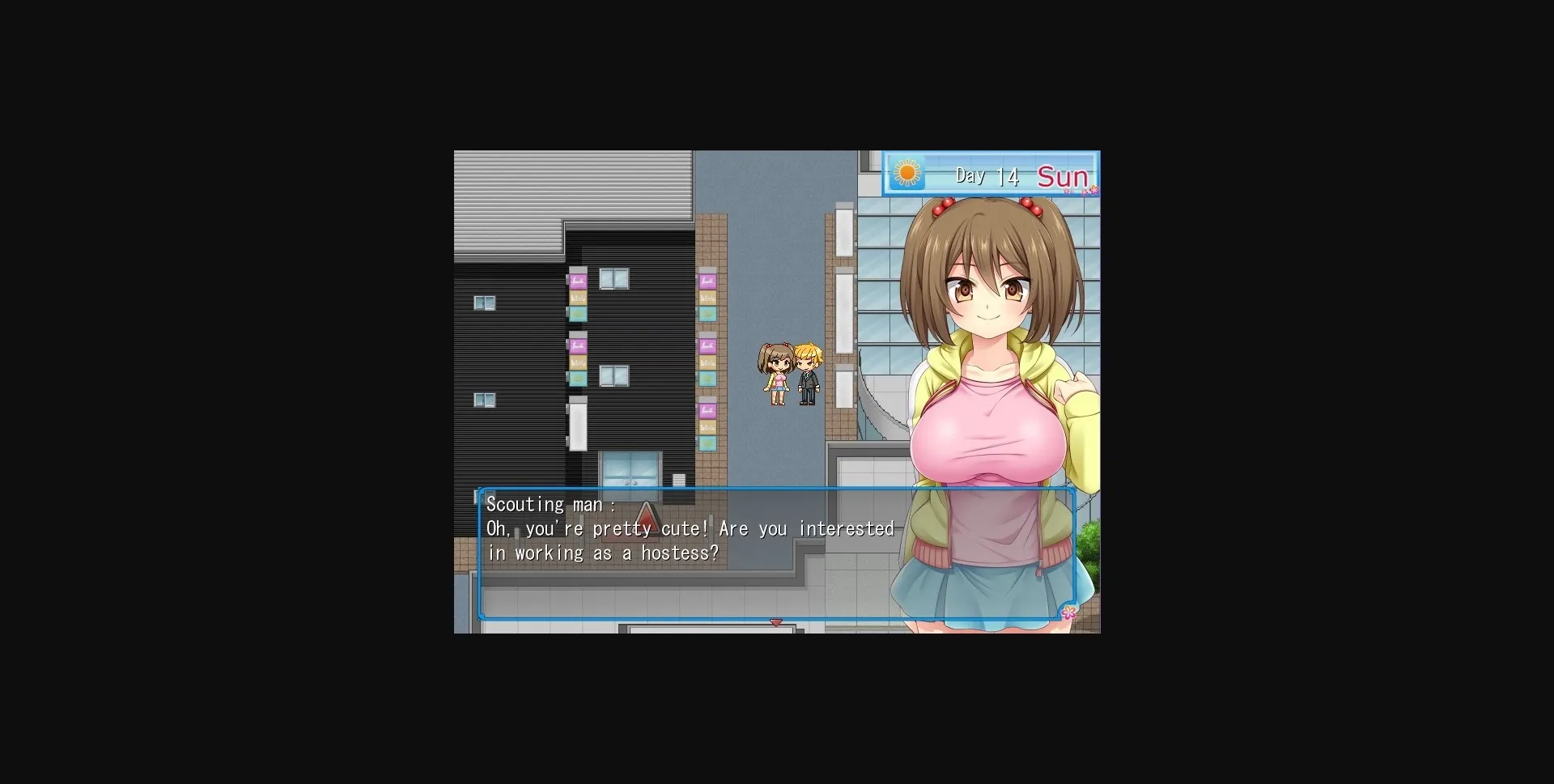Click the sun weather icon
The image size is (1554, 784).
click(908, 173)
